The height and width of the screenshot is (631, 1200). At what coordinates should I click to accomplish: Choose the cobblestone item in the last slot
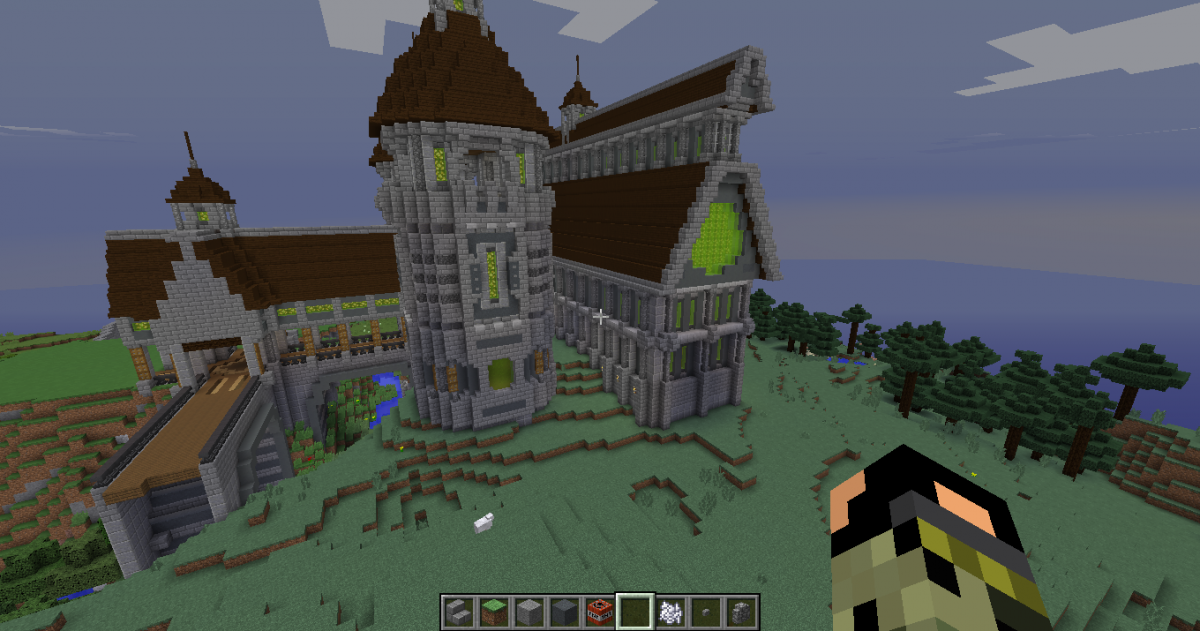pyautogui.click(x=741, y=609)
